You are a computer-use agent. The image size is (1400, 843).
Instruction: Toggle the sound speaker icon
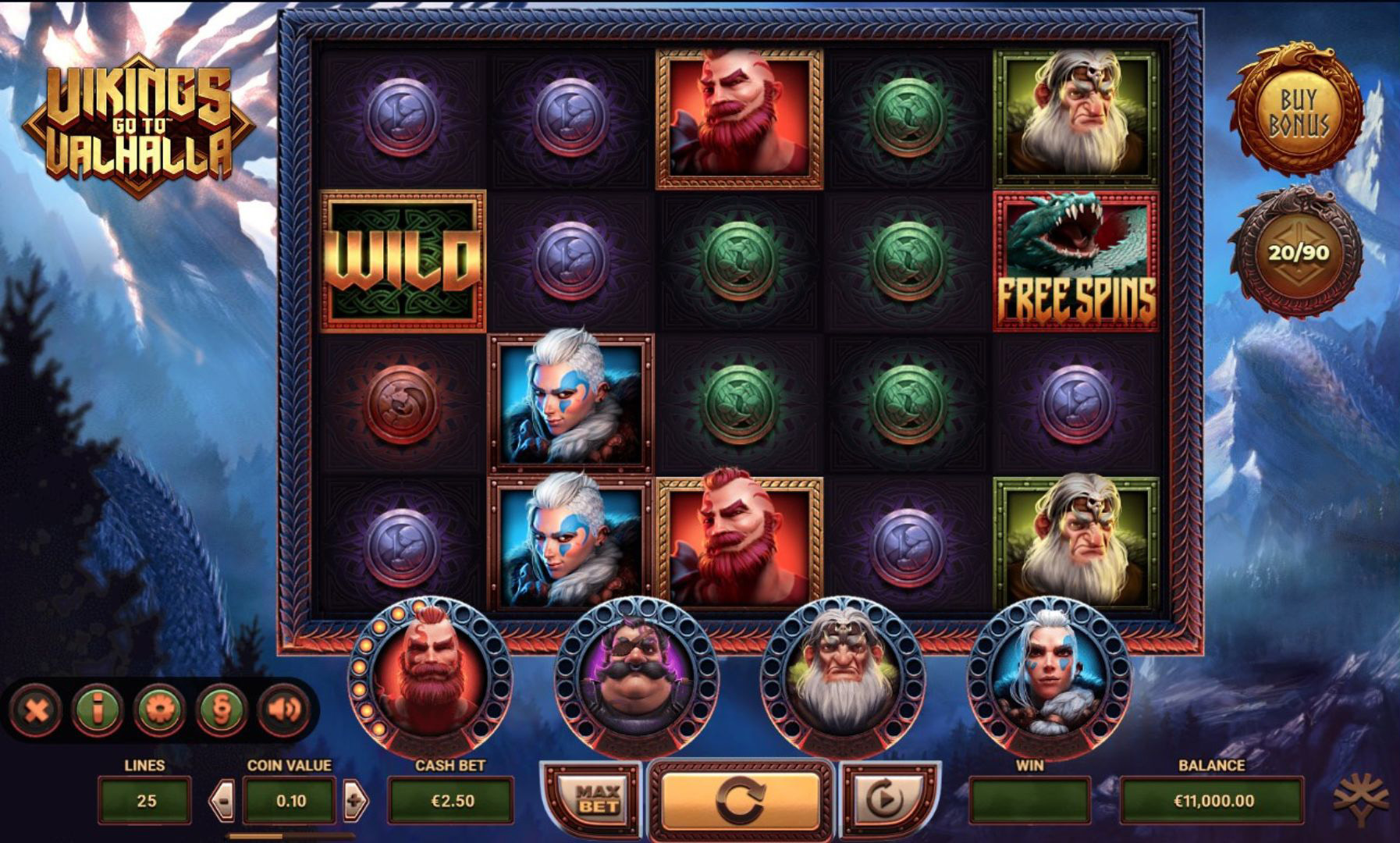click(282, 710)
